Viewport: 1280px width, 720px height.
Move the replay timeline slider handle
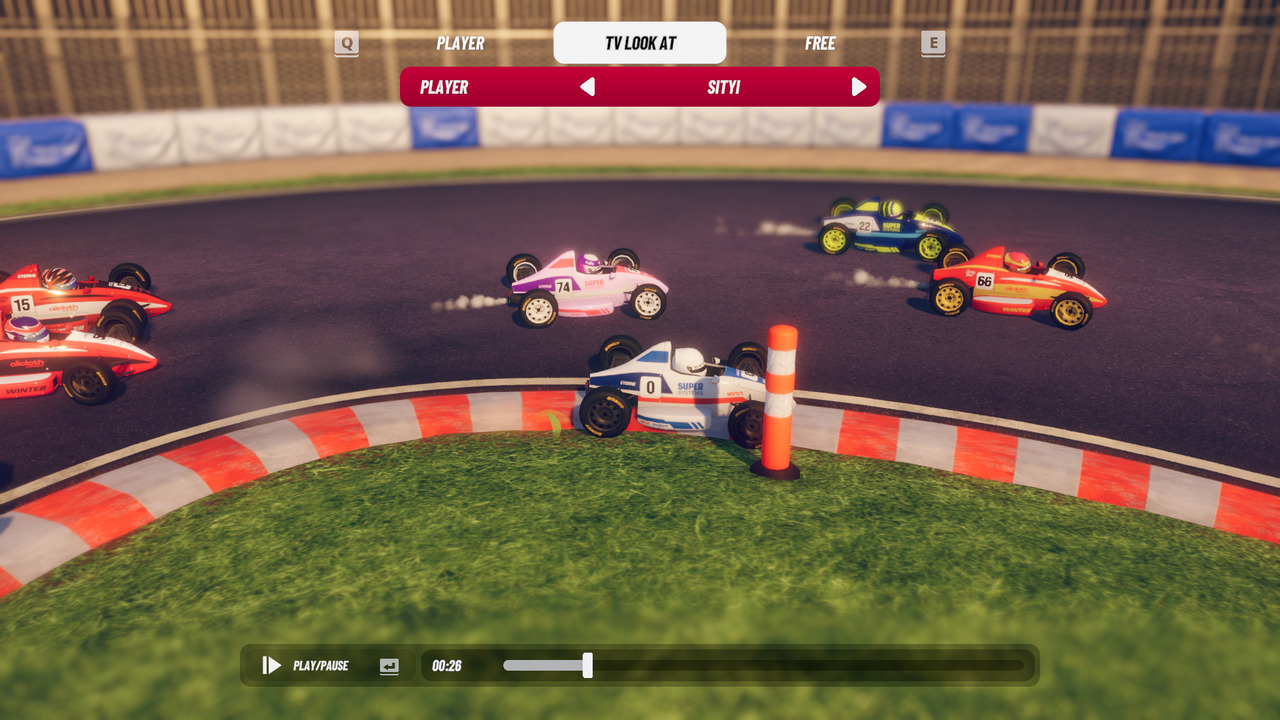[588, 665]
